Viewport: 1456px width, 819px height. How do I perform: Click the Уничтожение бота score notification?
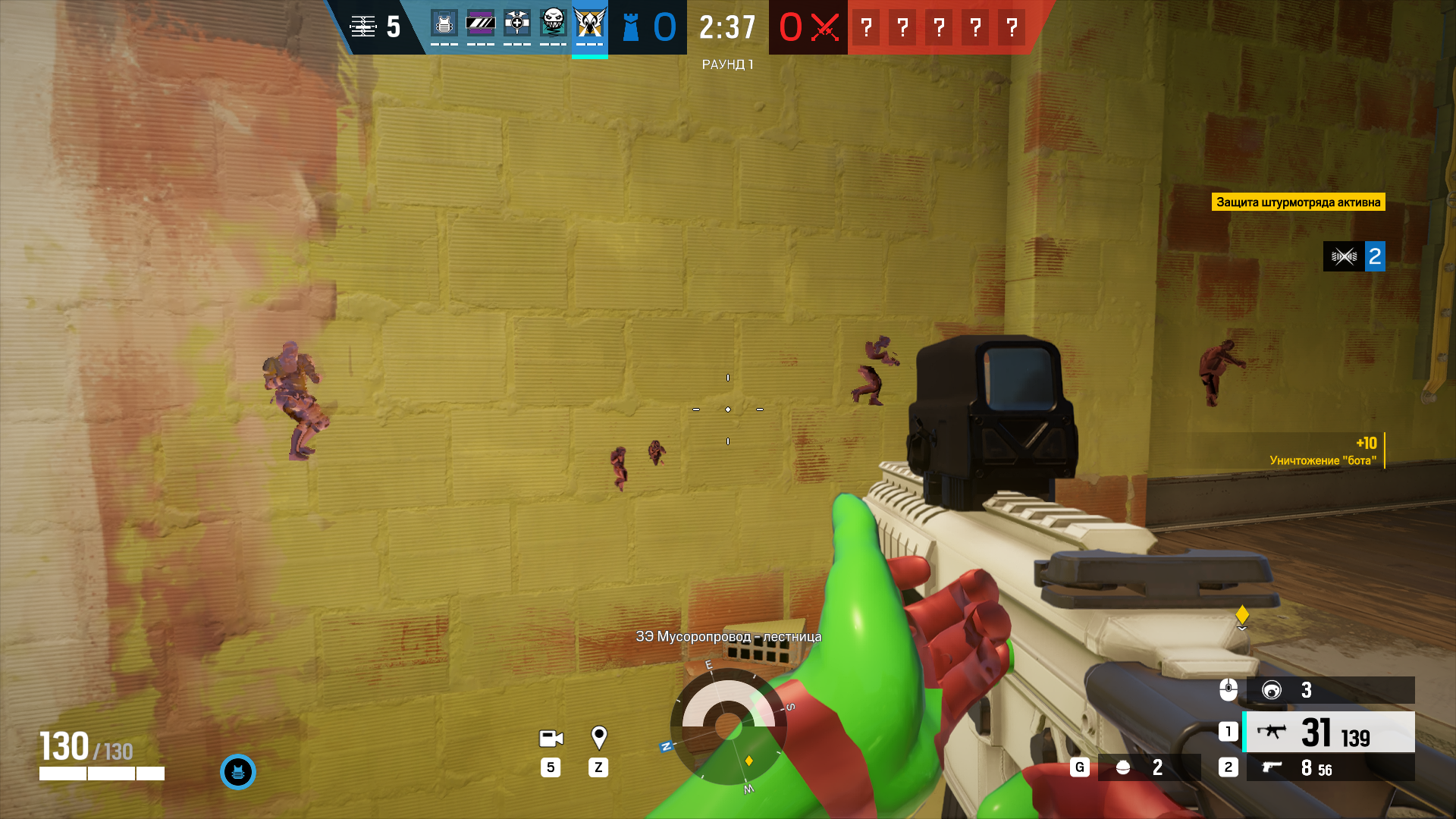(1324, 452)
